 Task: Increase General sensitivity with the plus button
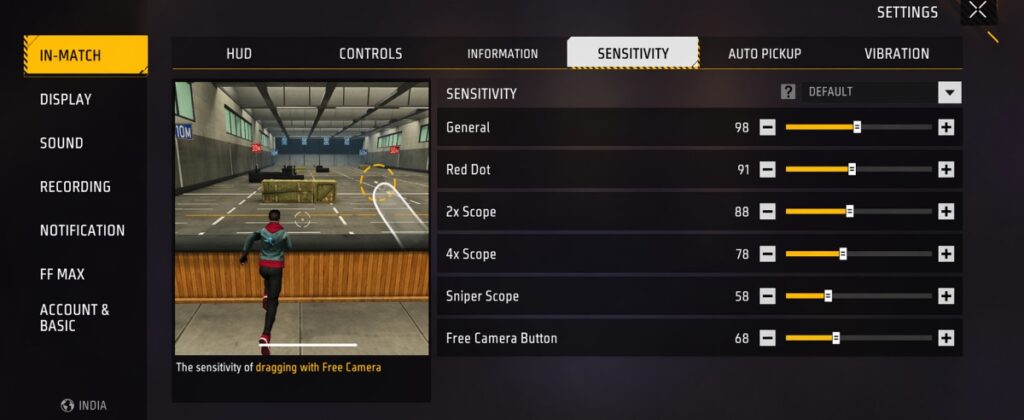(x=946, y=128)
